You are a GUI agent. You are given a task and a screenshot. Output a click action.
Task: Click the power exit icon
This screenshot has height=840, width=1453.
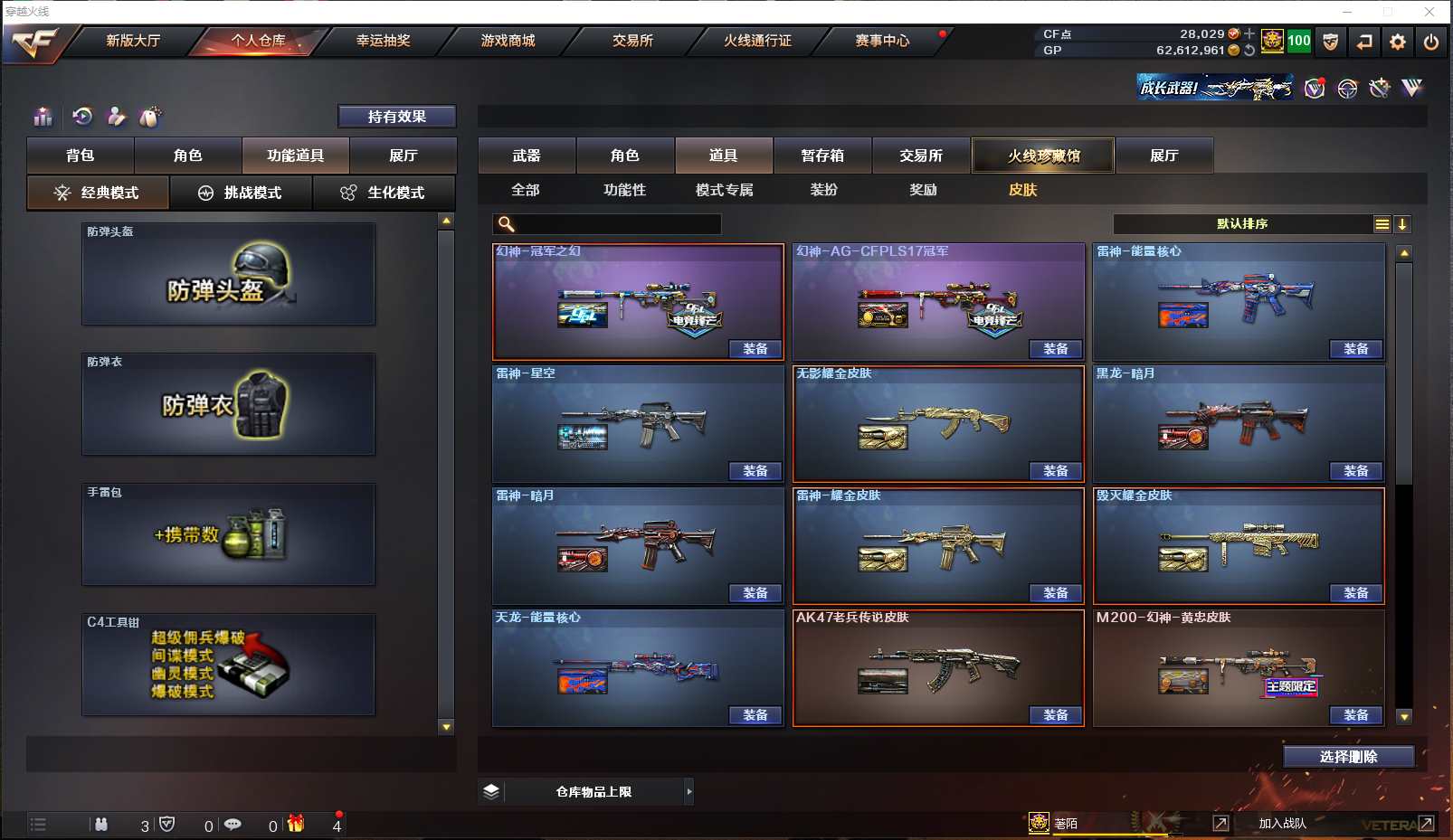pos(1431,42)
